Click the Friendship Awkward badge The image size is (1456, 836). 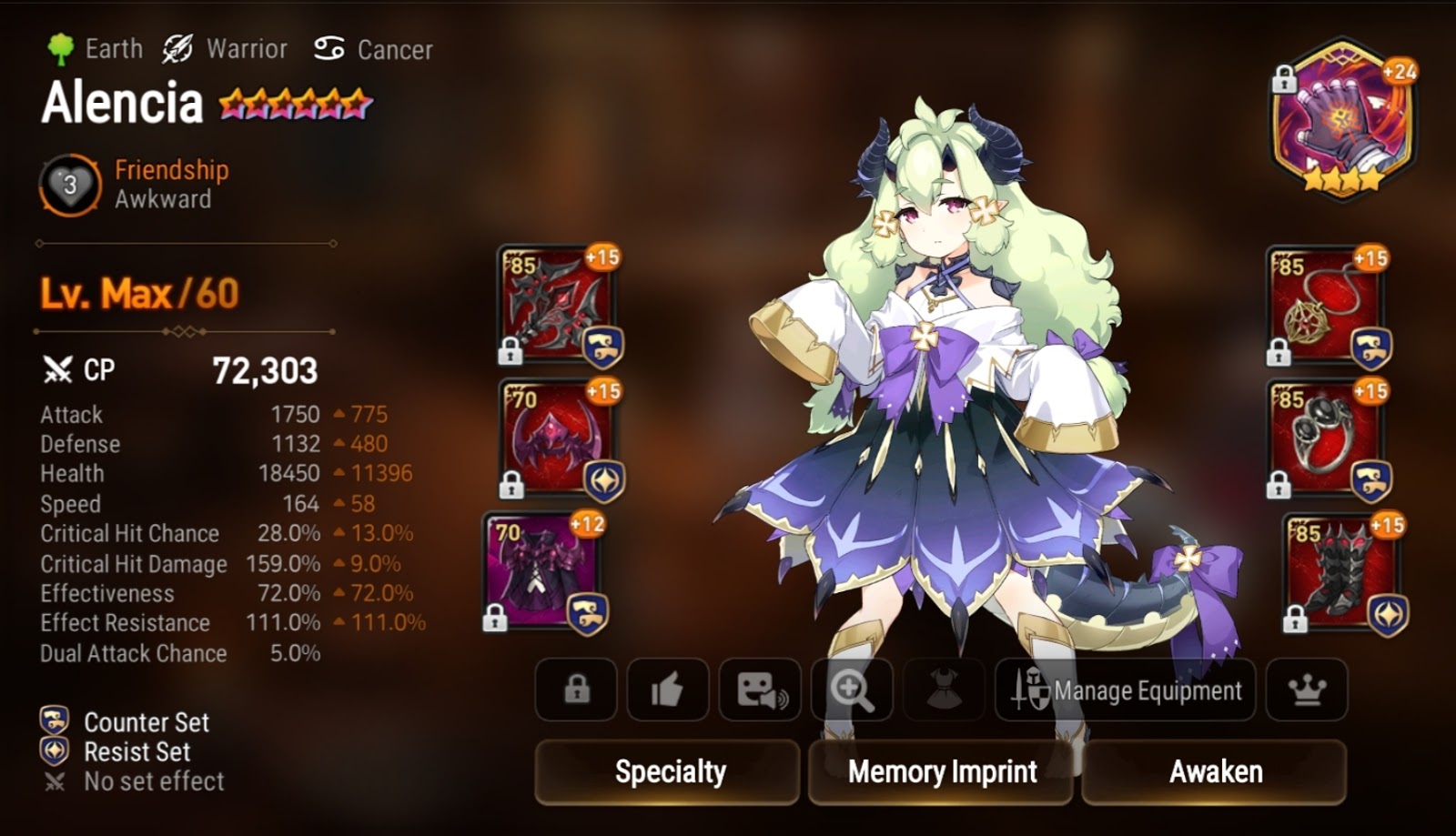click(x=68, y=182)
